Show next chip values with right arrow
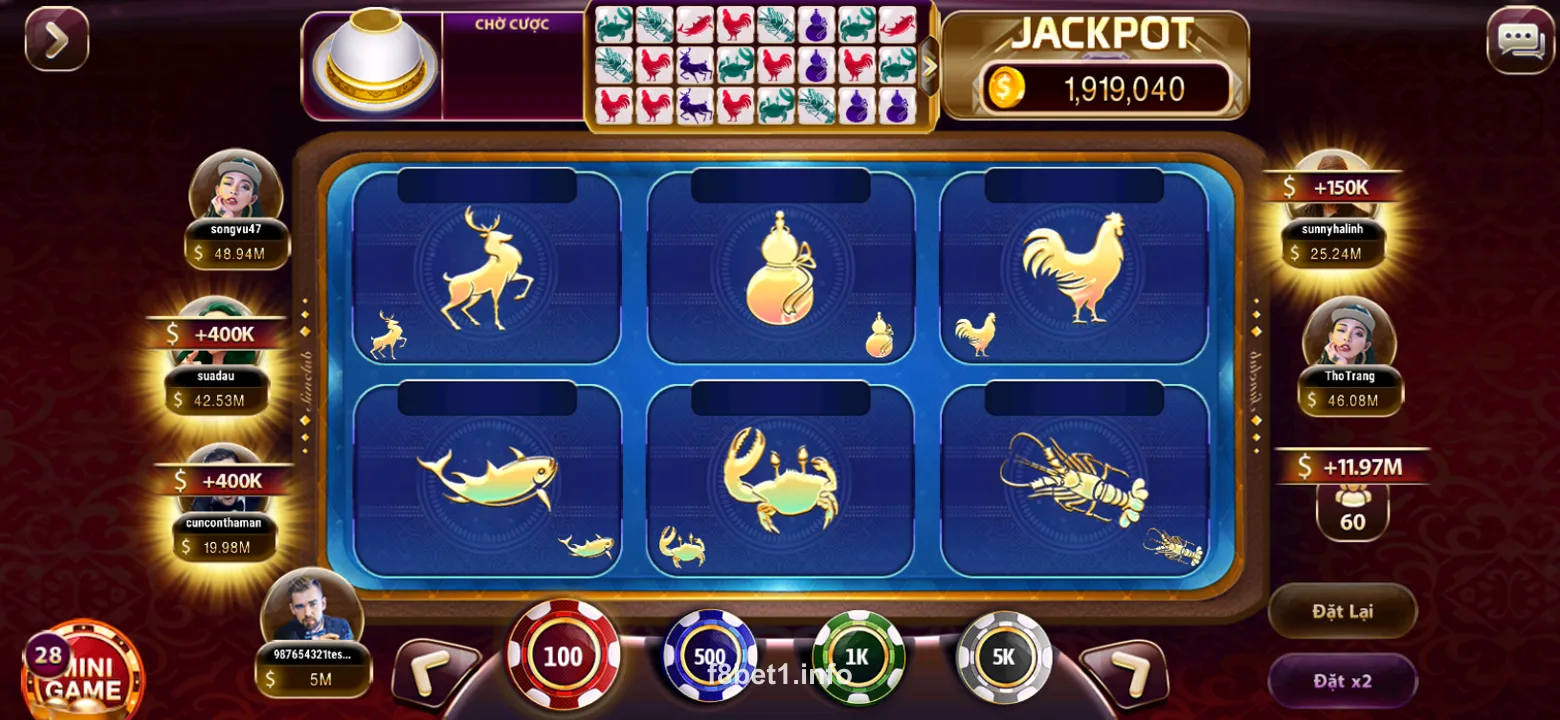1560x720 pixels. pyautogui.click(x=1124, y=672)
